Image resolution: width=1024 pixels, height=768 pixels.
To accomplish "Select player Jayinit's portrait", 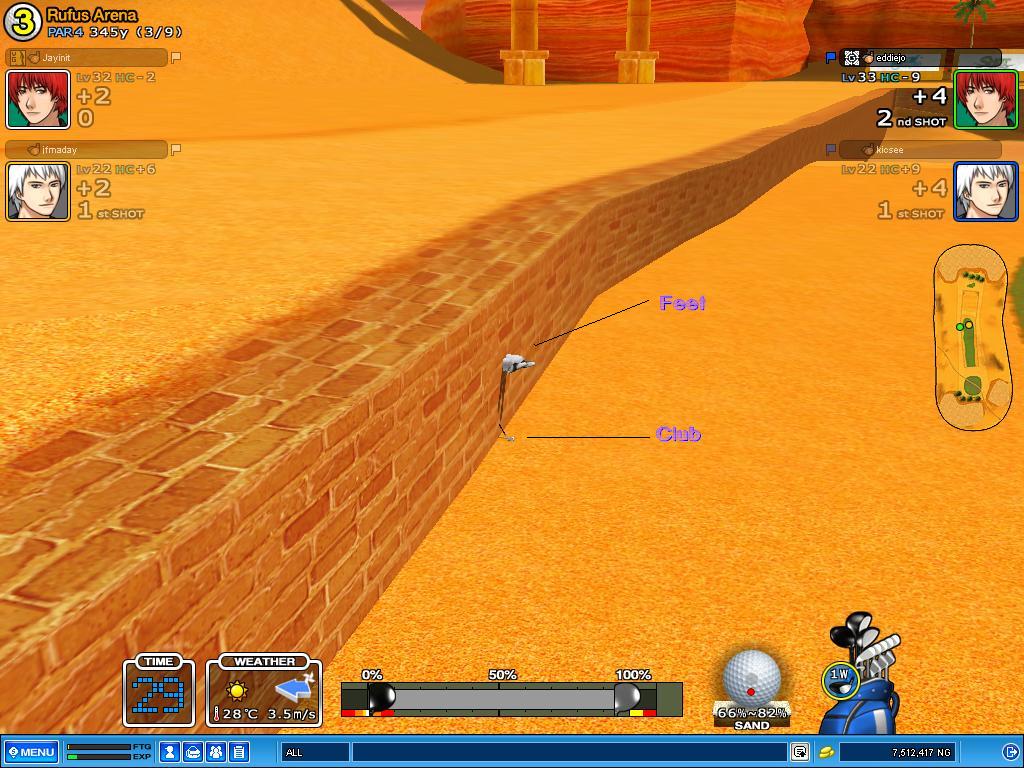I will point(38,99).
